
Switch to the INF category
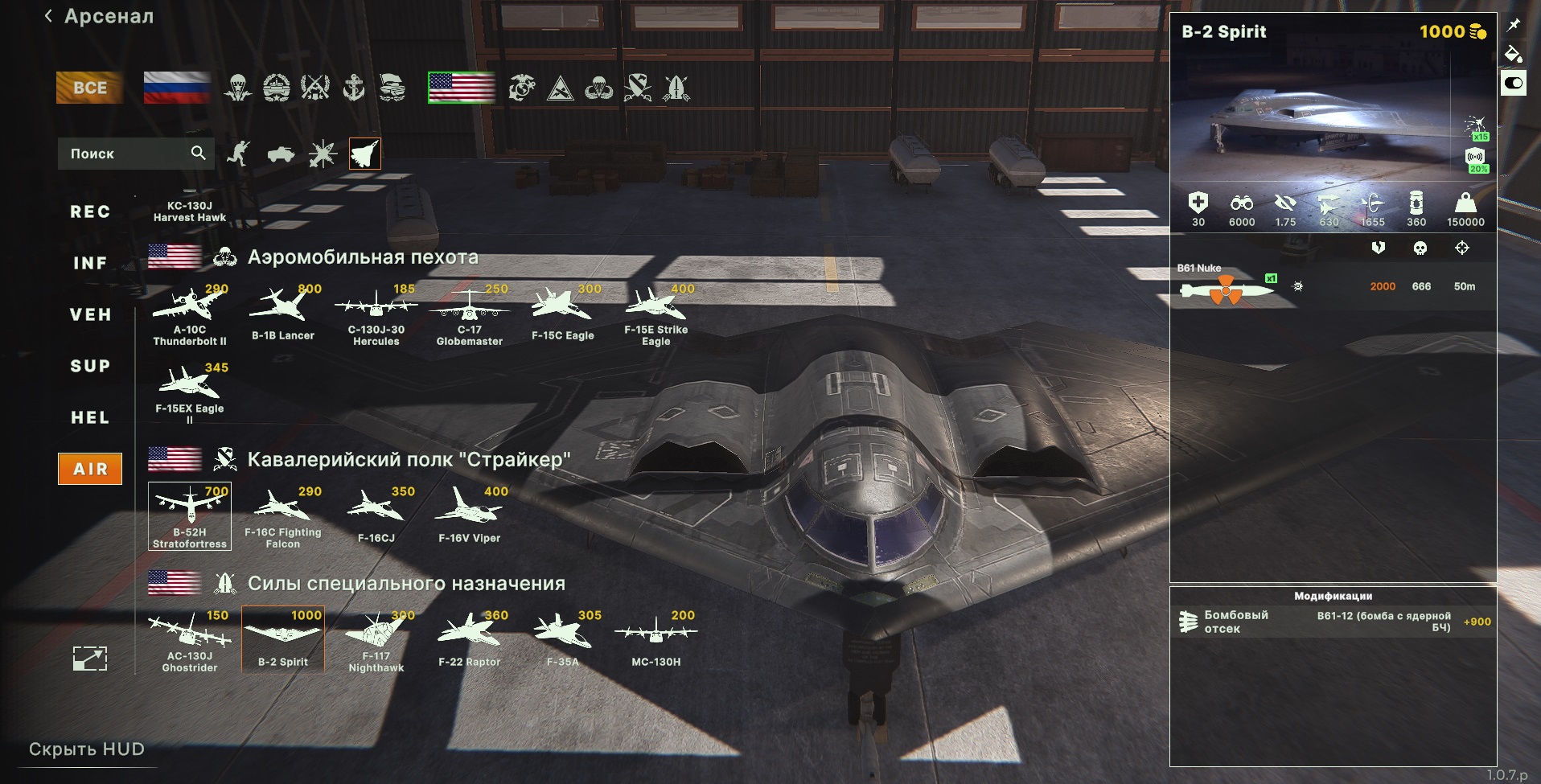90,264
